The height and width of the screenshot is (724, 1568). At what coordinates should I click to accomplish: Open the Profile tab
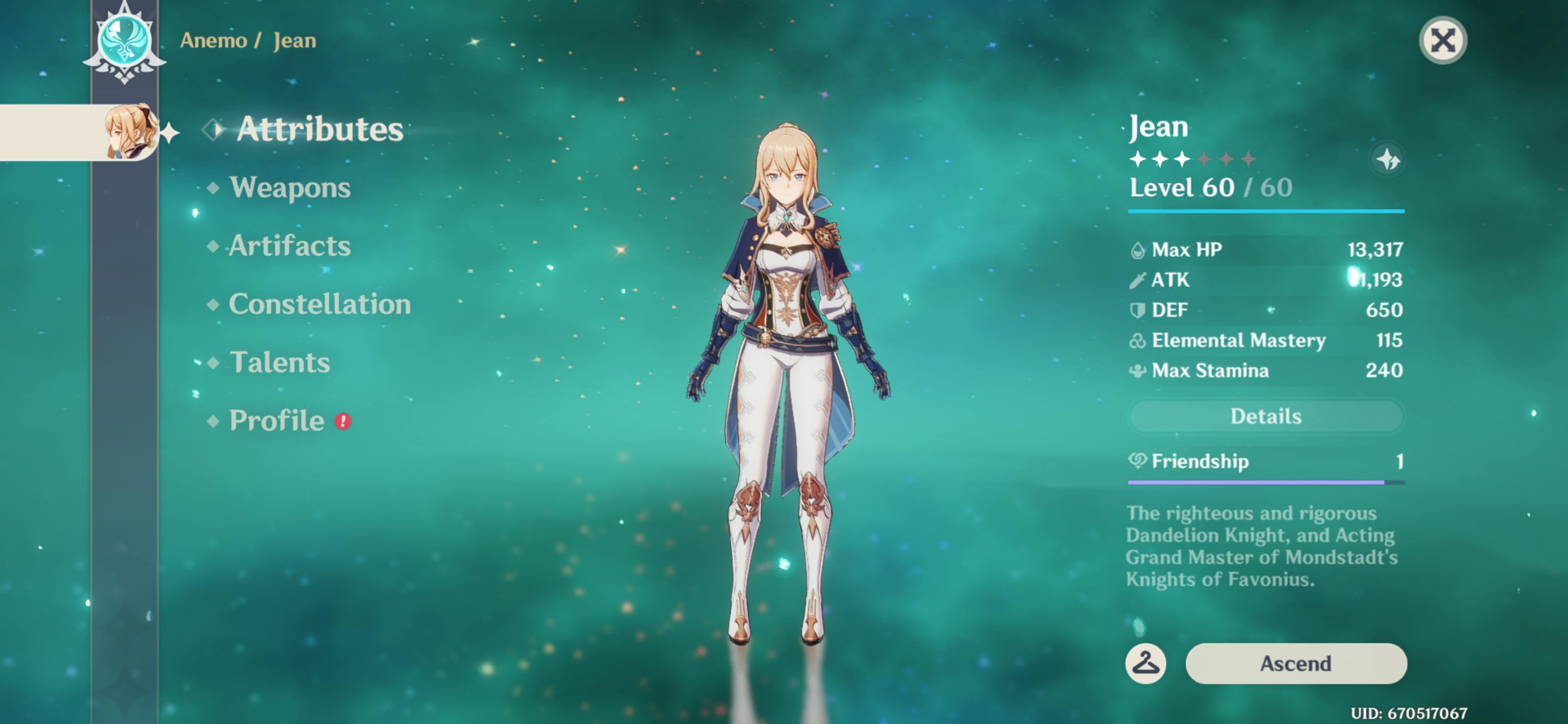pos(276,421)
